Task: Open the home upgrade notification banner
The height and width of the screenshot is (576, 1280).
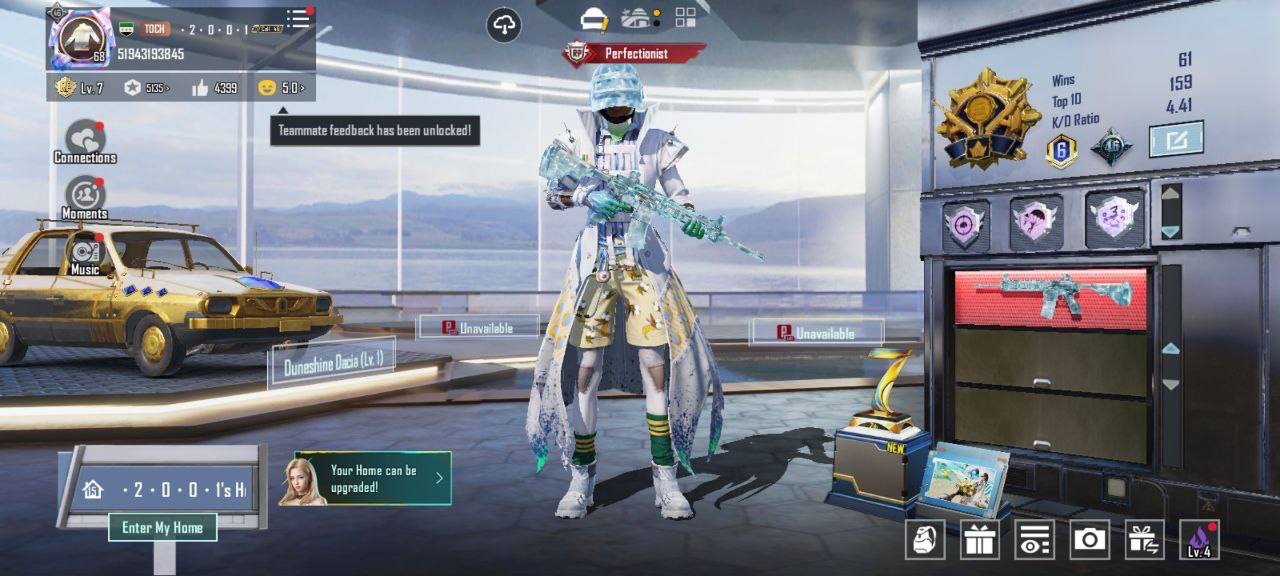Action: [373, 478]
